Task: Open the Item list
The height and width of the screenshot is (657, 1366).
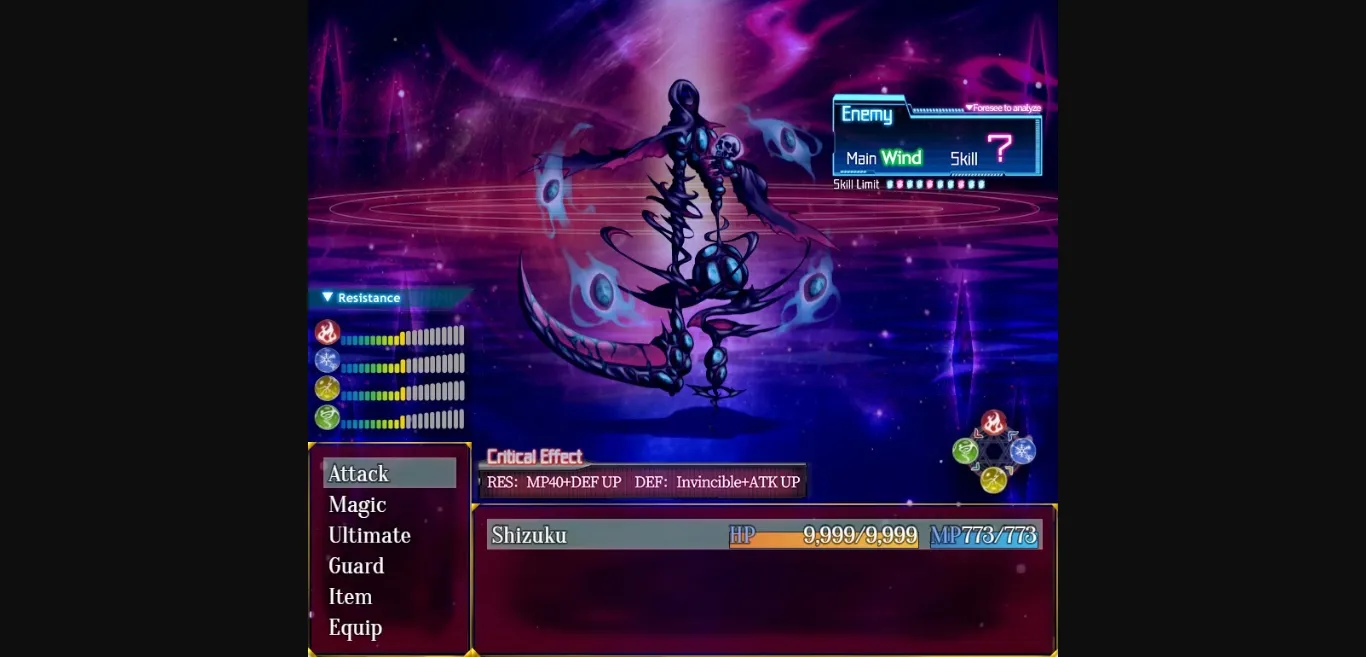Action: (x=350, y=597)
